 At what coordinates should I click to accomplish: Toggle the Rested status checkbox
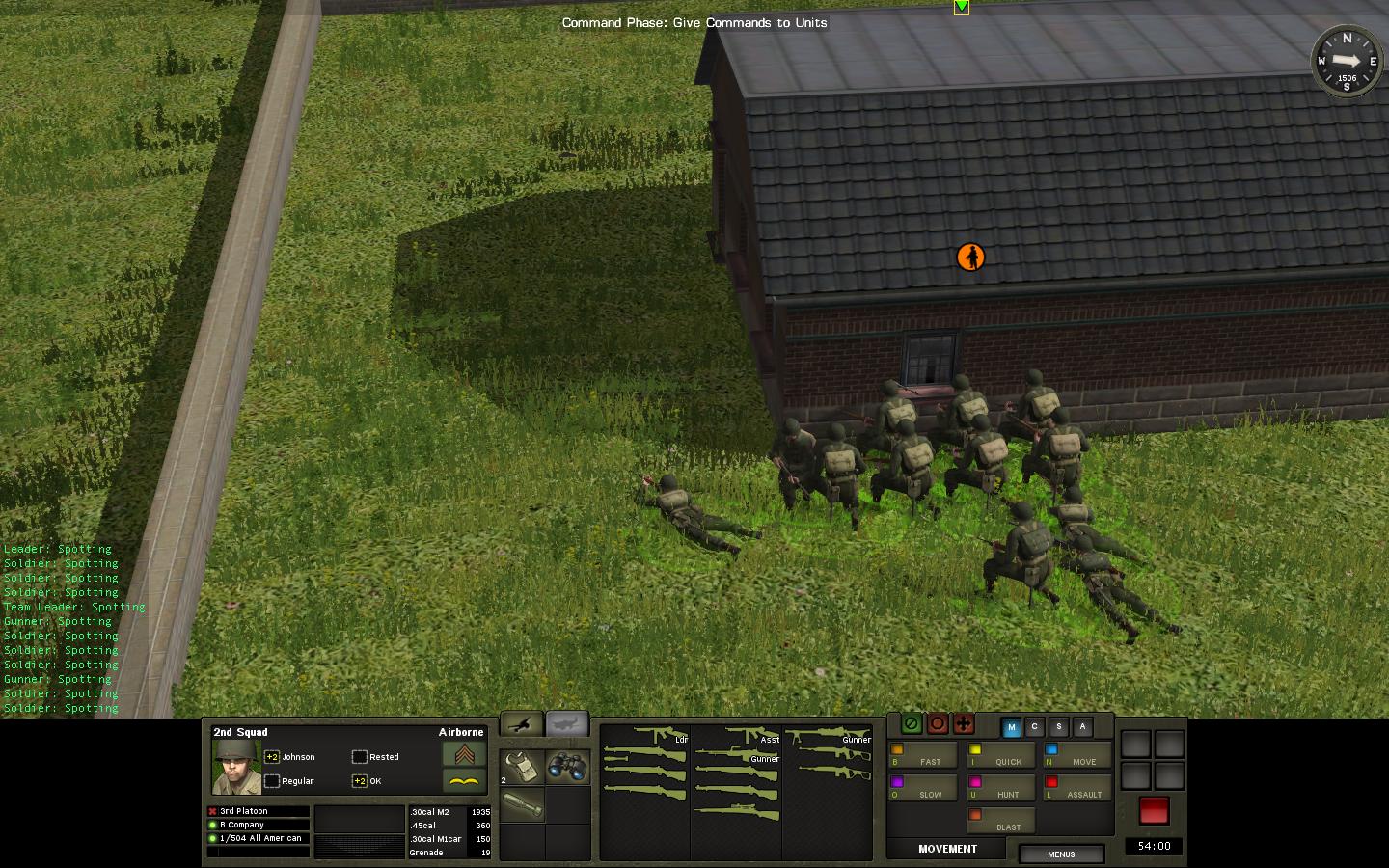[360, 757]
